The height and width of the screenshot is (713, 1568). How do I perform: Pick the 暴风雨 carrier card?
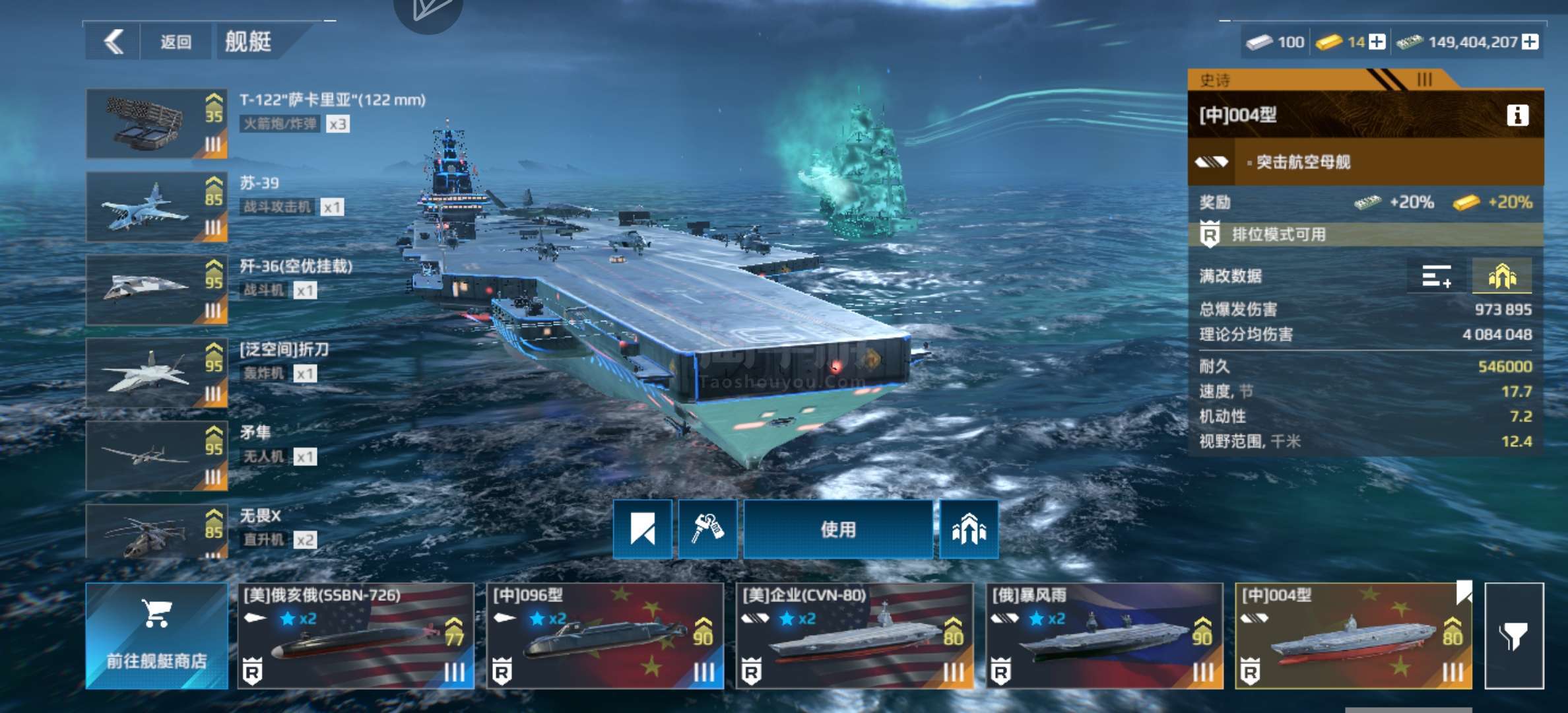(1104, 636)
